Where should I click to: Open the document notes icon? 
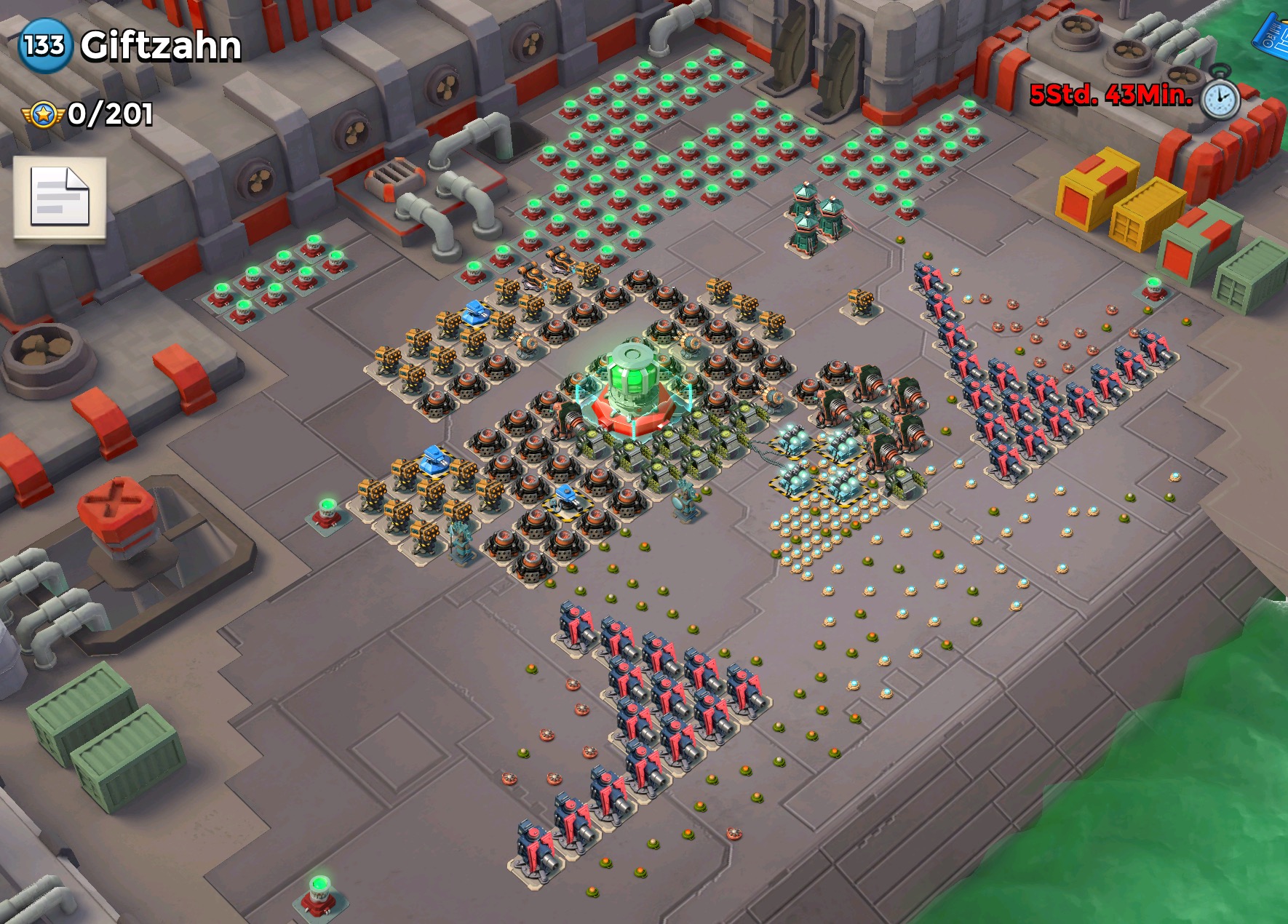(x=60, y=198)
